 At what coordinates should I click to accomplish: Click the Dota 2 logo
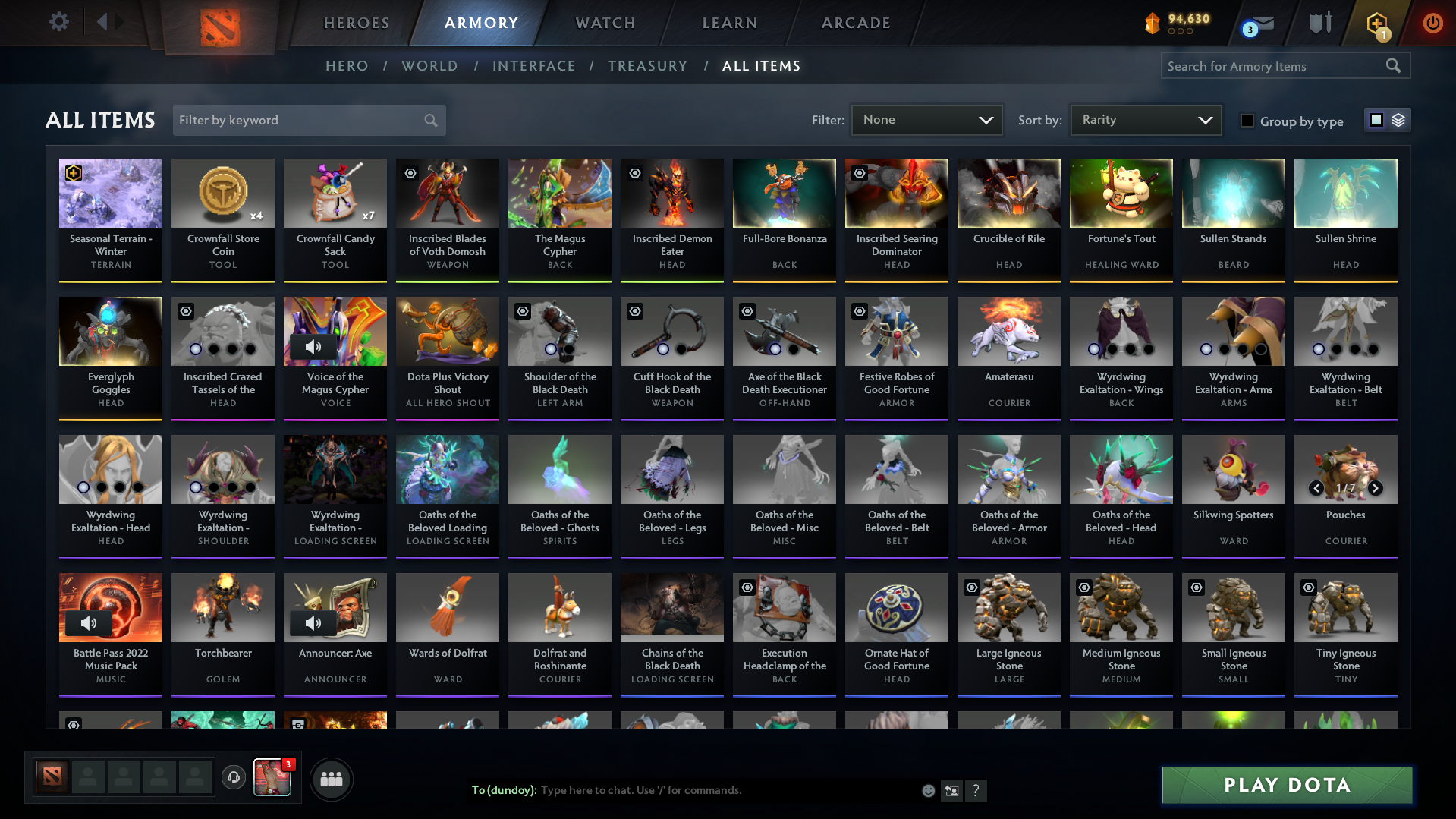[219, 28]
